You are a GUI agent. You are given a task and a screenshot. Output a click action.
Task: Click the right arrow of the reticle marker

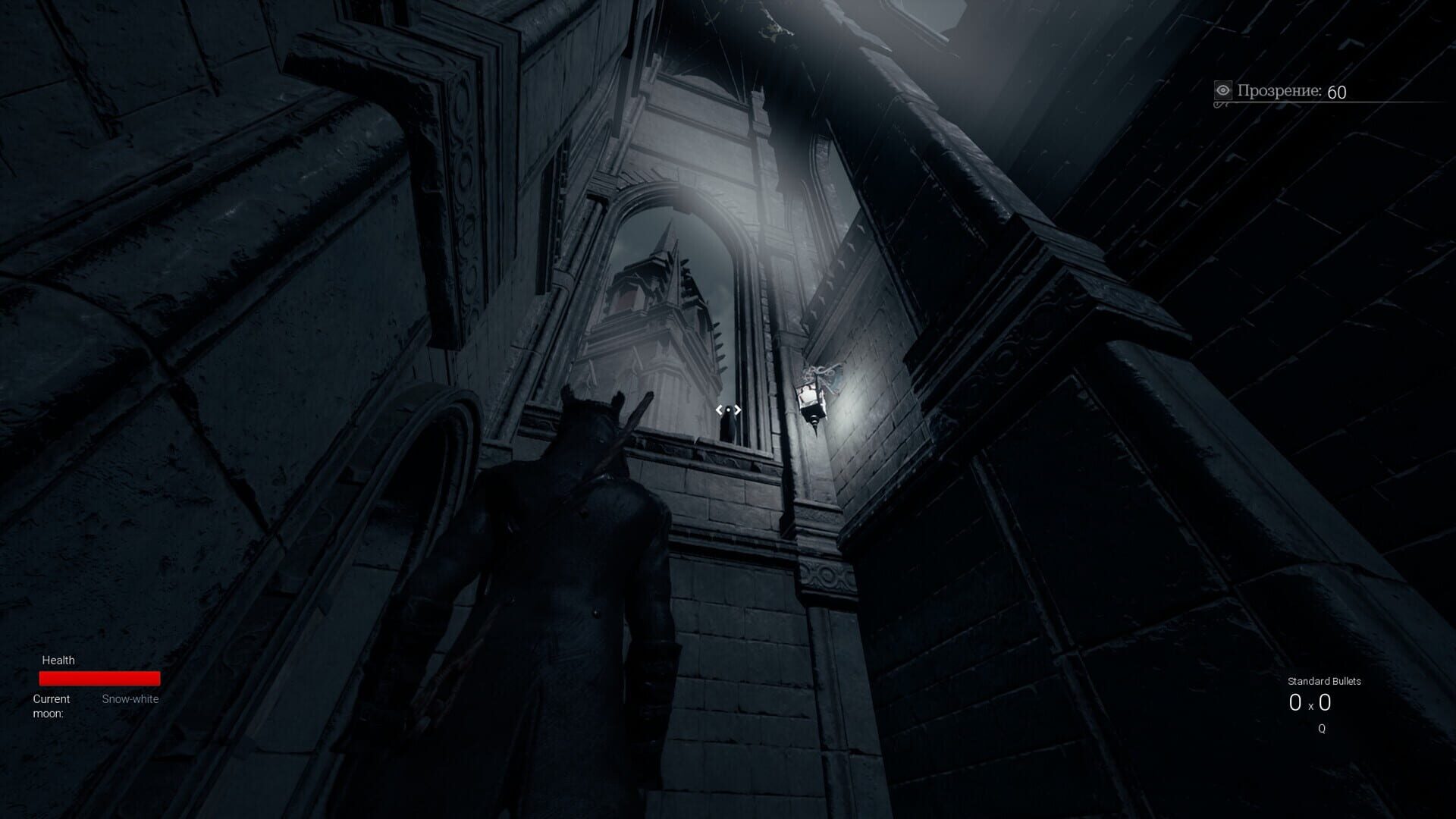tap(737, 410)
